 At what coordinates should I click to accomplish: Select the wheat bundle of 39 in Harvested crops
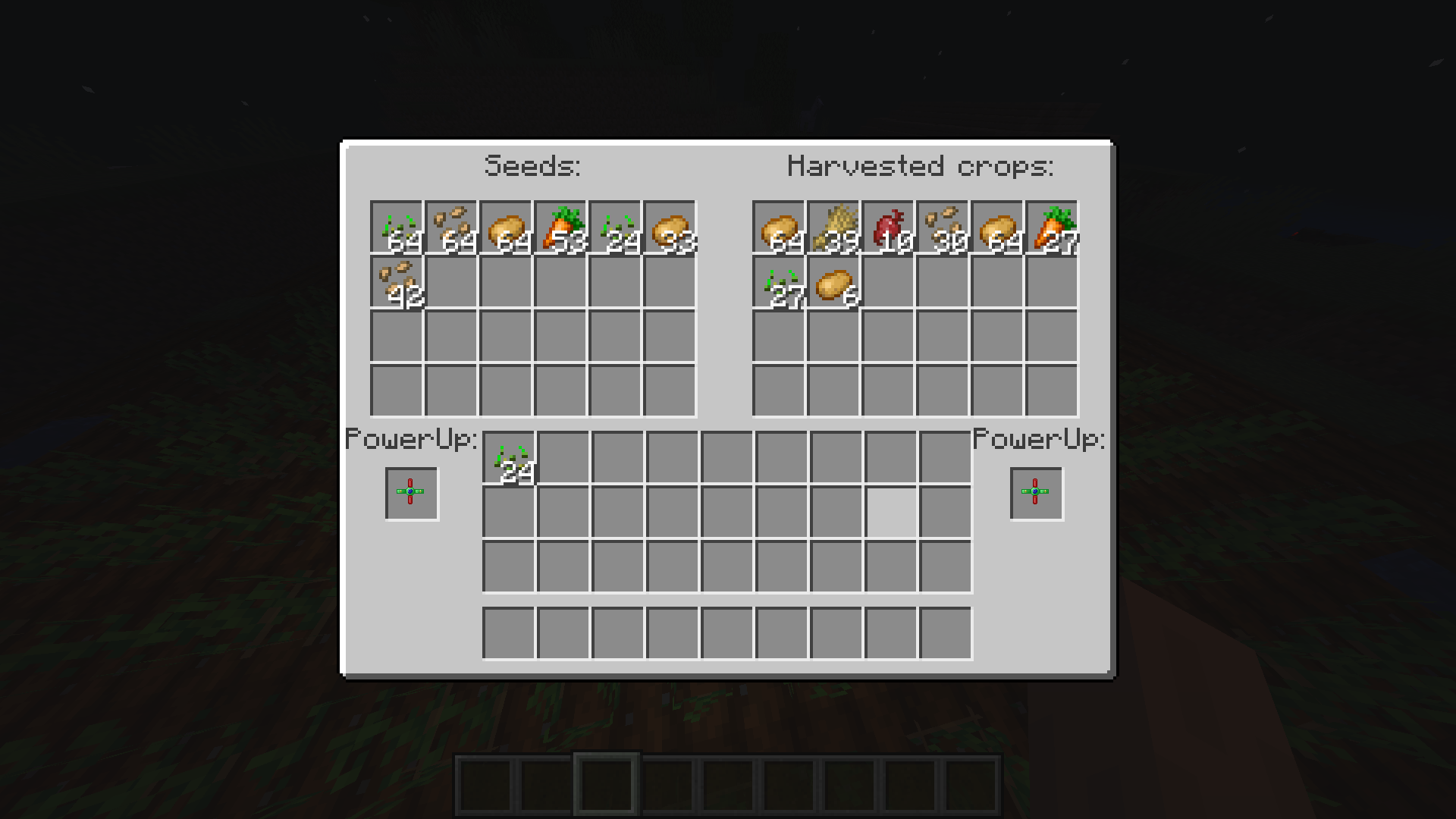835,227
